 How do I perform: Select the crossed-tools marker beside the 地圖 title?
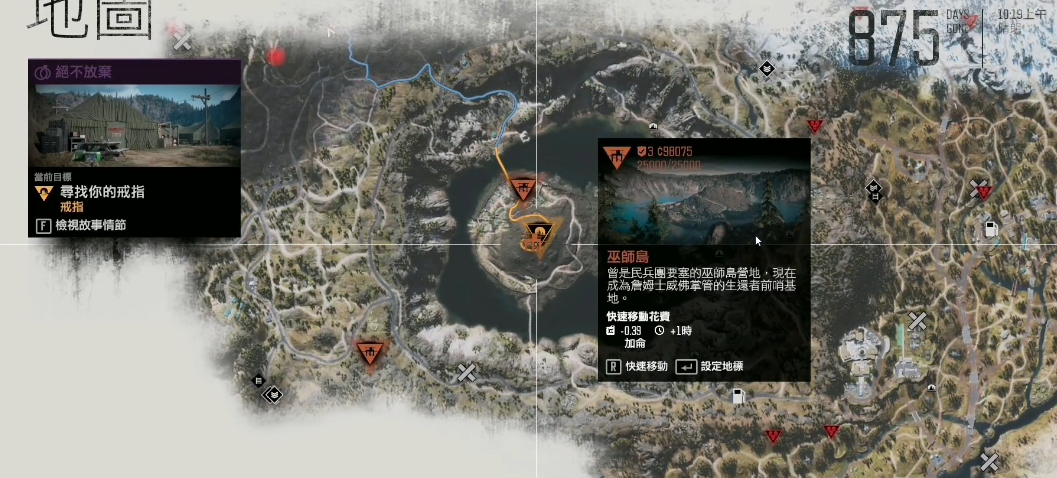click(181, 40)
